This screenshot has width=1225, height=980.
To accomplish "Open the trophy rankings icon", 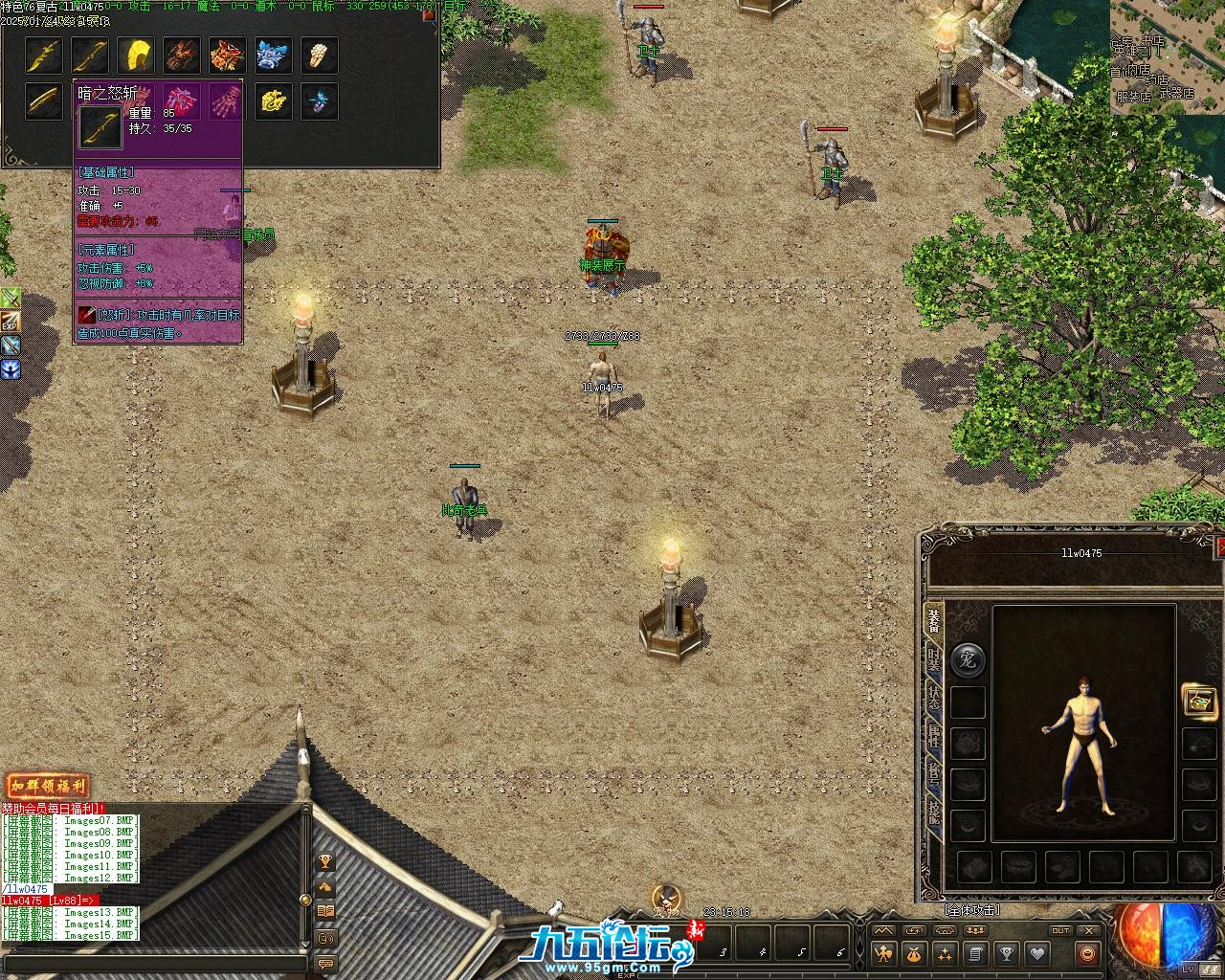I will click(1006, 953).
